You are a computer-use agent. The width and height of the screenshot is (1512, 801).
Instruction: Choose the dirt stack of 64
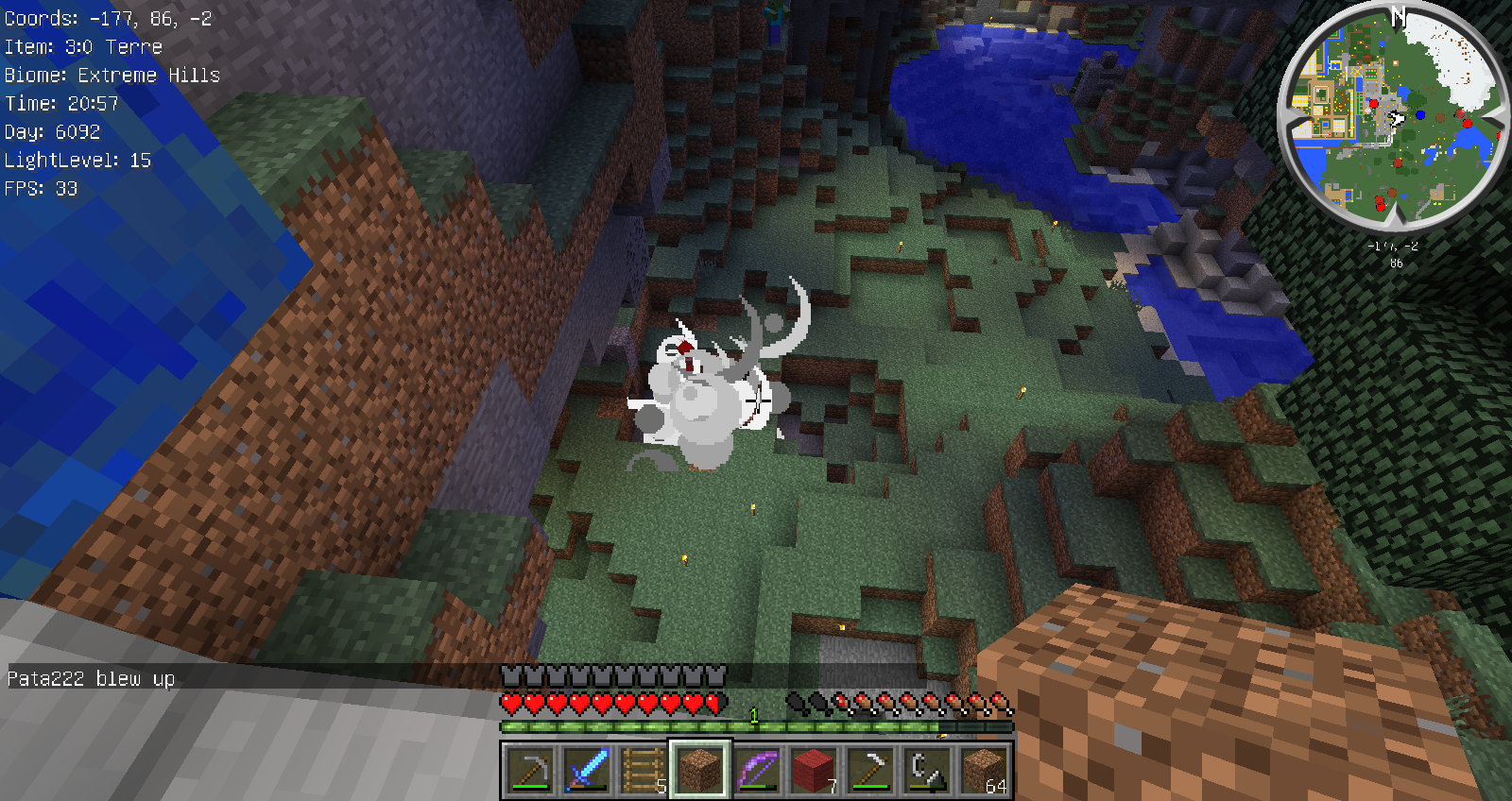pos(984,770)
